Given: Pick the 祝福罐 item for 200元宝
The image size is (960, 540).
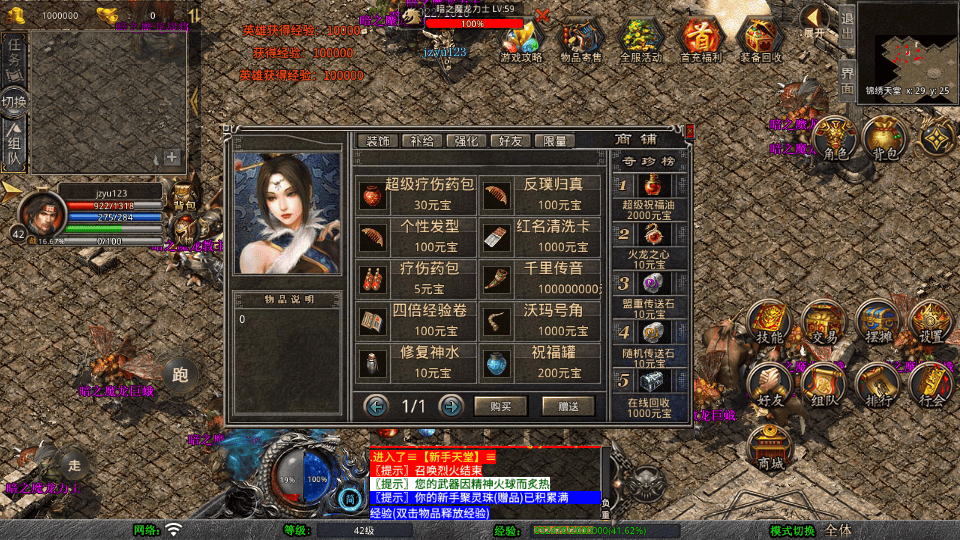Looking at the screenshot, I should pos(540,362).
